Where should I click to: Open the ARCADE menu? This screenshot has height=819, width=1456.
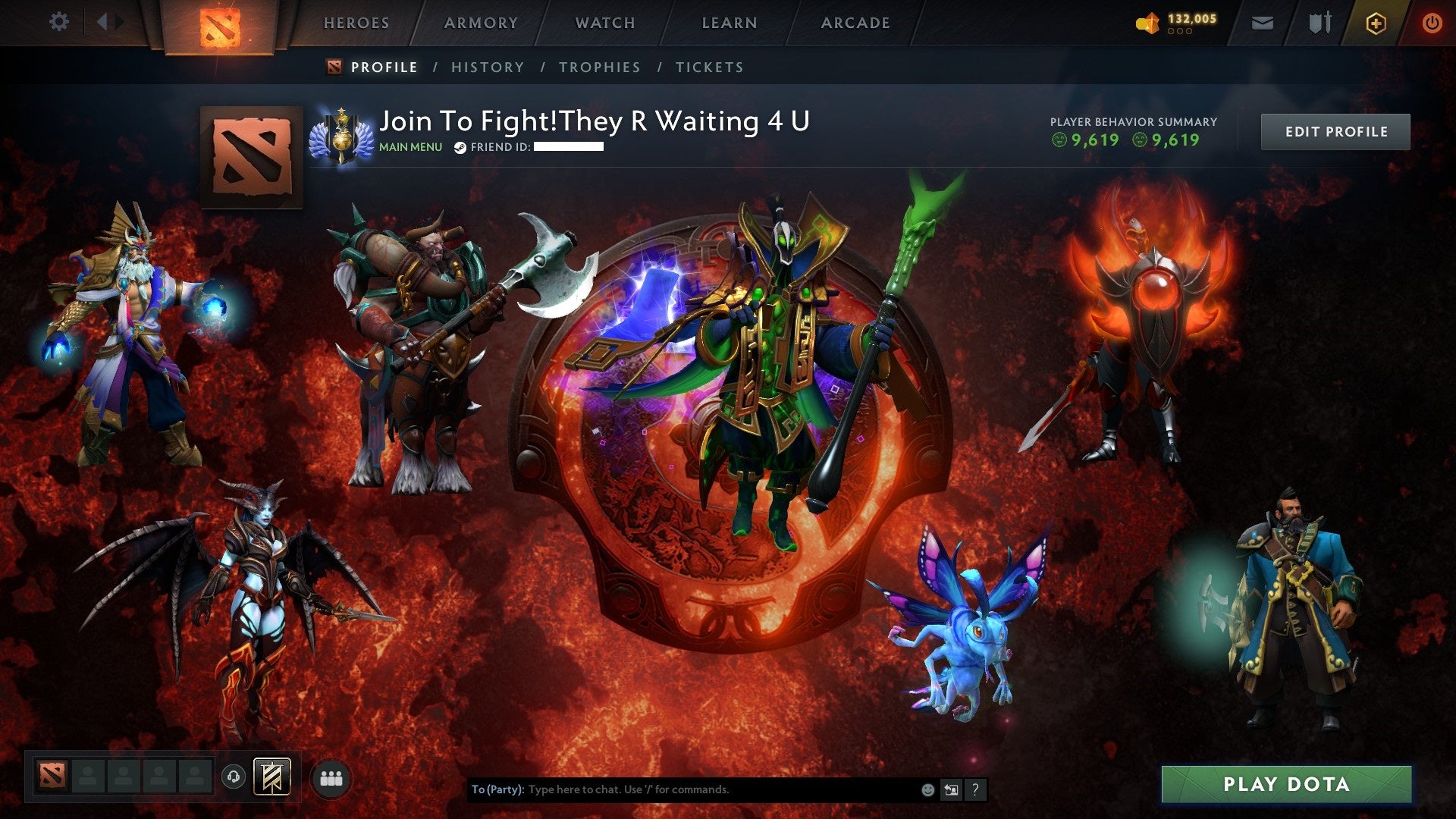(x=855, y=23)
